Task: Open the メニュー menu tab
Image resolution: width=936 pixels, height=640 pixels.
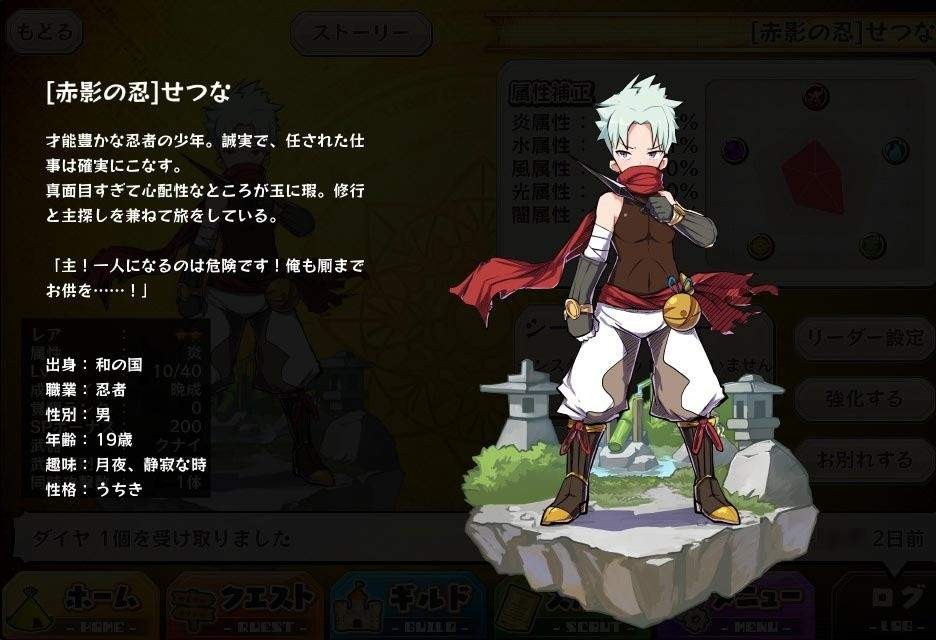Action: [x=745, y=604]
